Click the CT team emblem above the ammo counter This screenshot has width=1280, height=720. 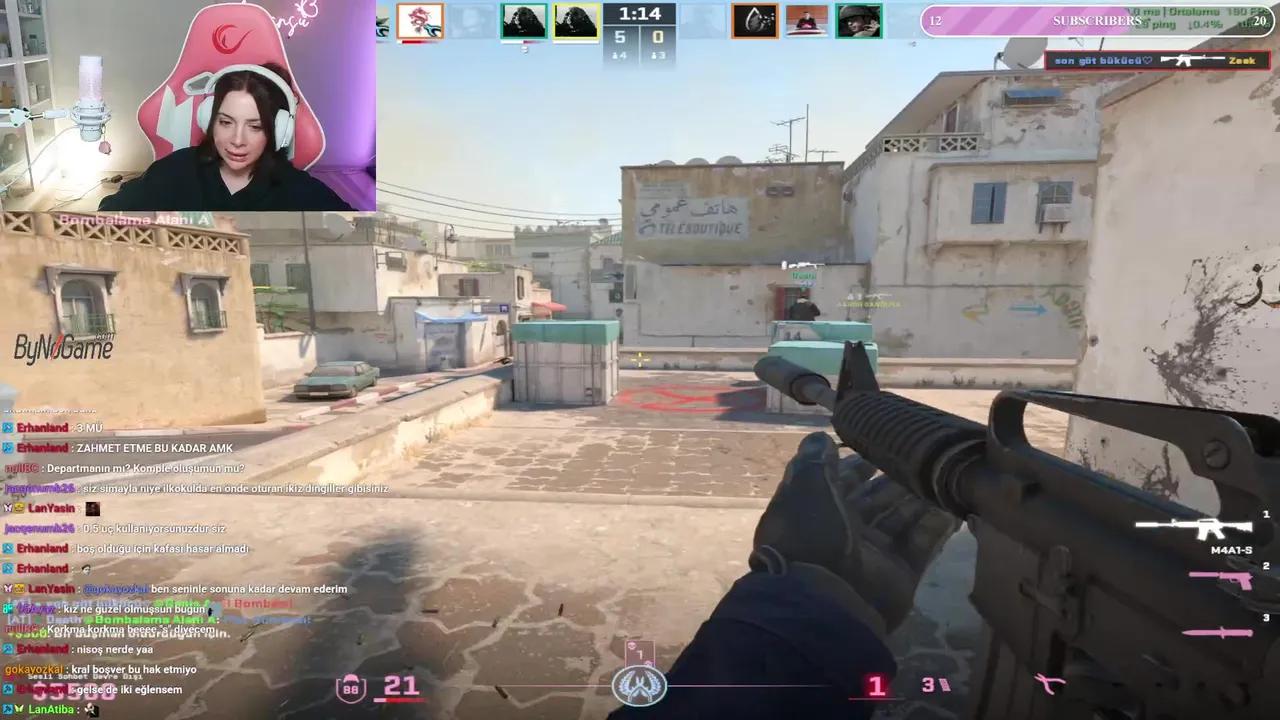pyautogui.click(x=640, y=686)
